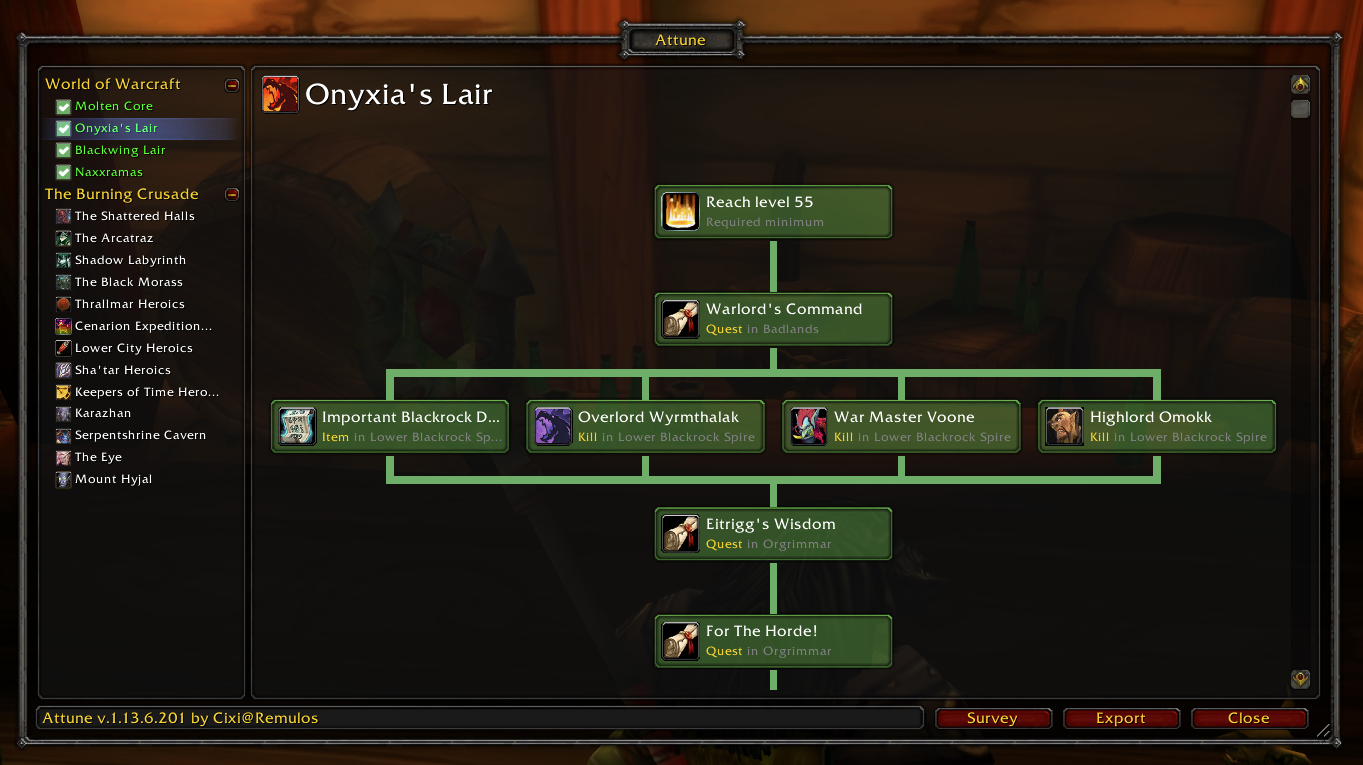Click the Warlord's Command quest step
The width and height of the screenshot is (1363, 765).
pyautogui.click(x=773, y=319)
